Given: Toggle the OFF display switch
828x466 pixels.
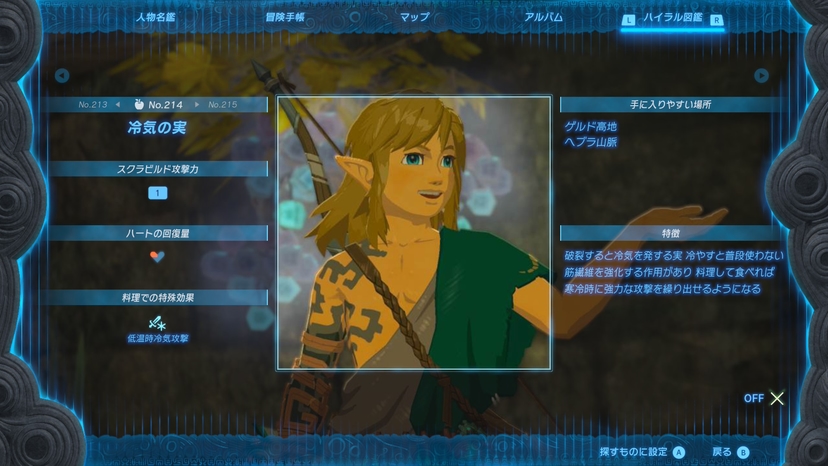Looking at the screenshot, I should (x=766, y=398).
